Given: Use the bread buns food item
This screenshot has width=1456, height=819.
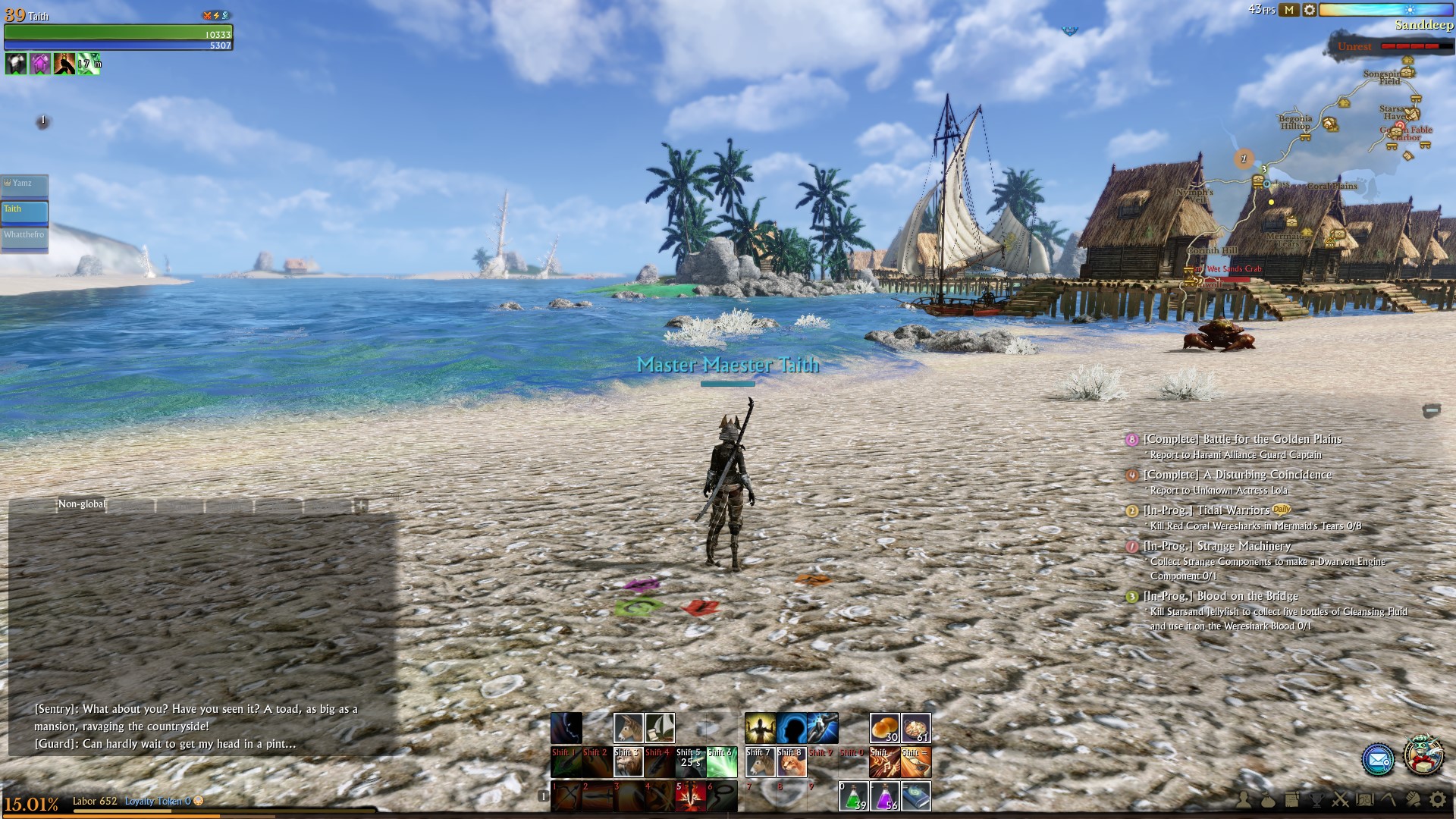Looking at the screenshot, I should click(884, 728).
